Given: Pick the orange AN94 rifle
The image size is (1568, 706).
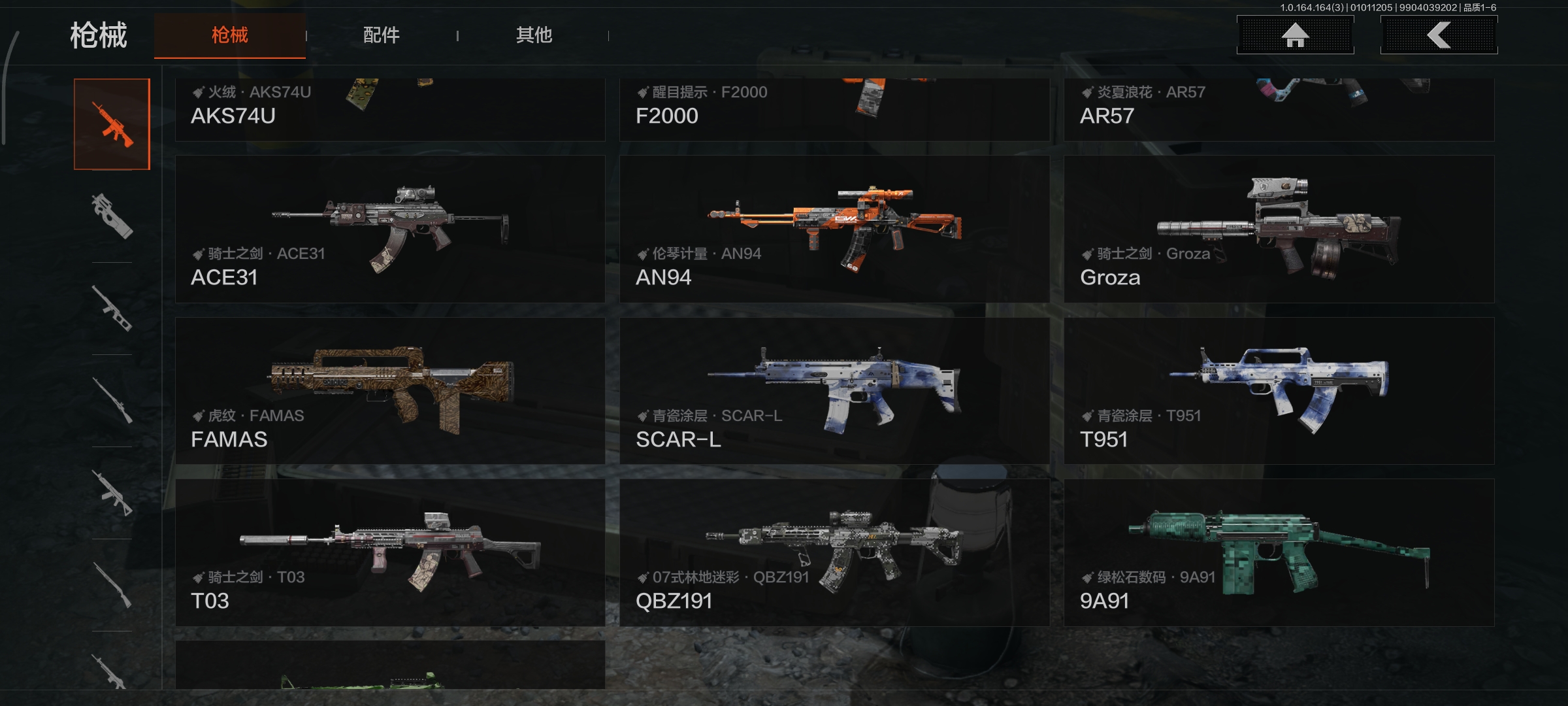Looking at the screenshot, I should tap(834, 229).
